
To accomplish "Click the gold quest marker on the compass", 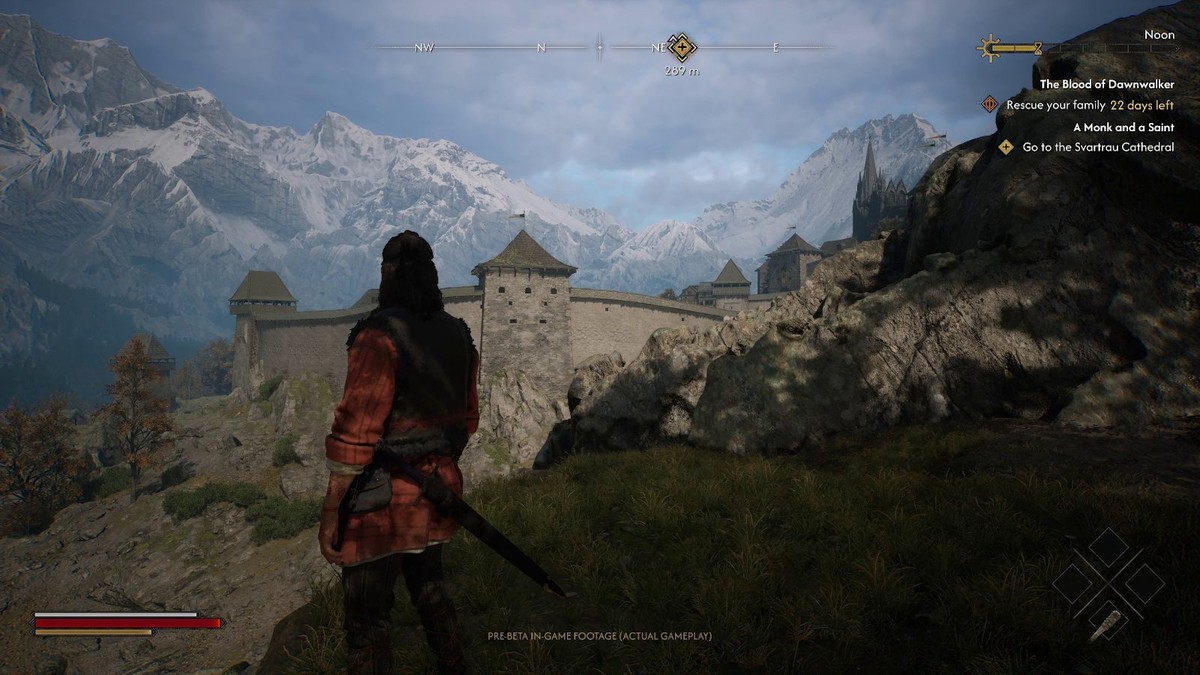I will (682, 47).
